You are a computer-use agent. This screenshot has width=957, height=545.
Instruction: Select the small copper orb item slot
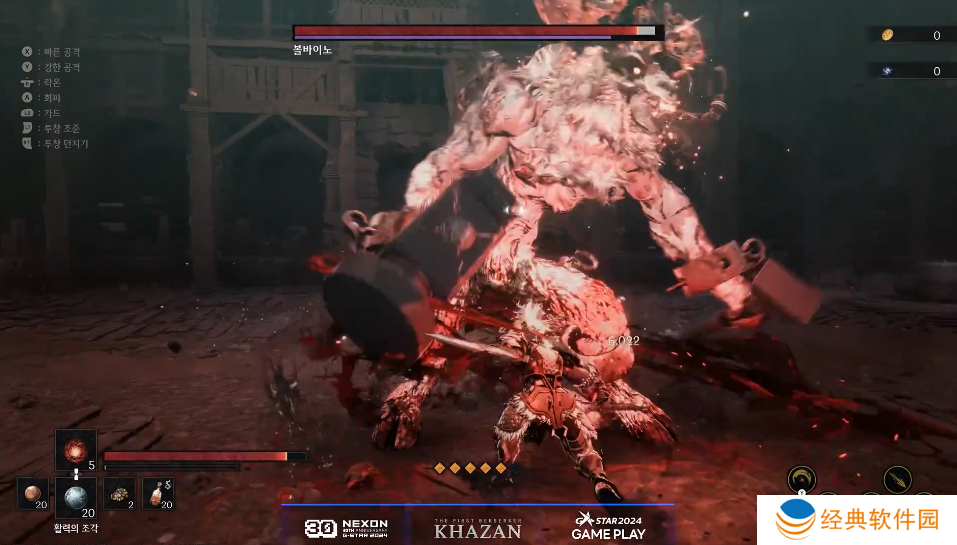(33, 493)
